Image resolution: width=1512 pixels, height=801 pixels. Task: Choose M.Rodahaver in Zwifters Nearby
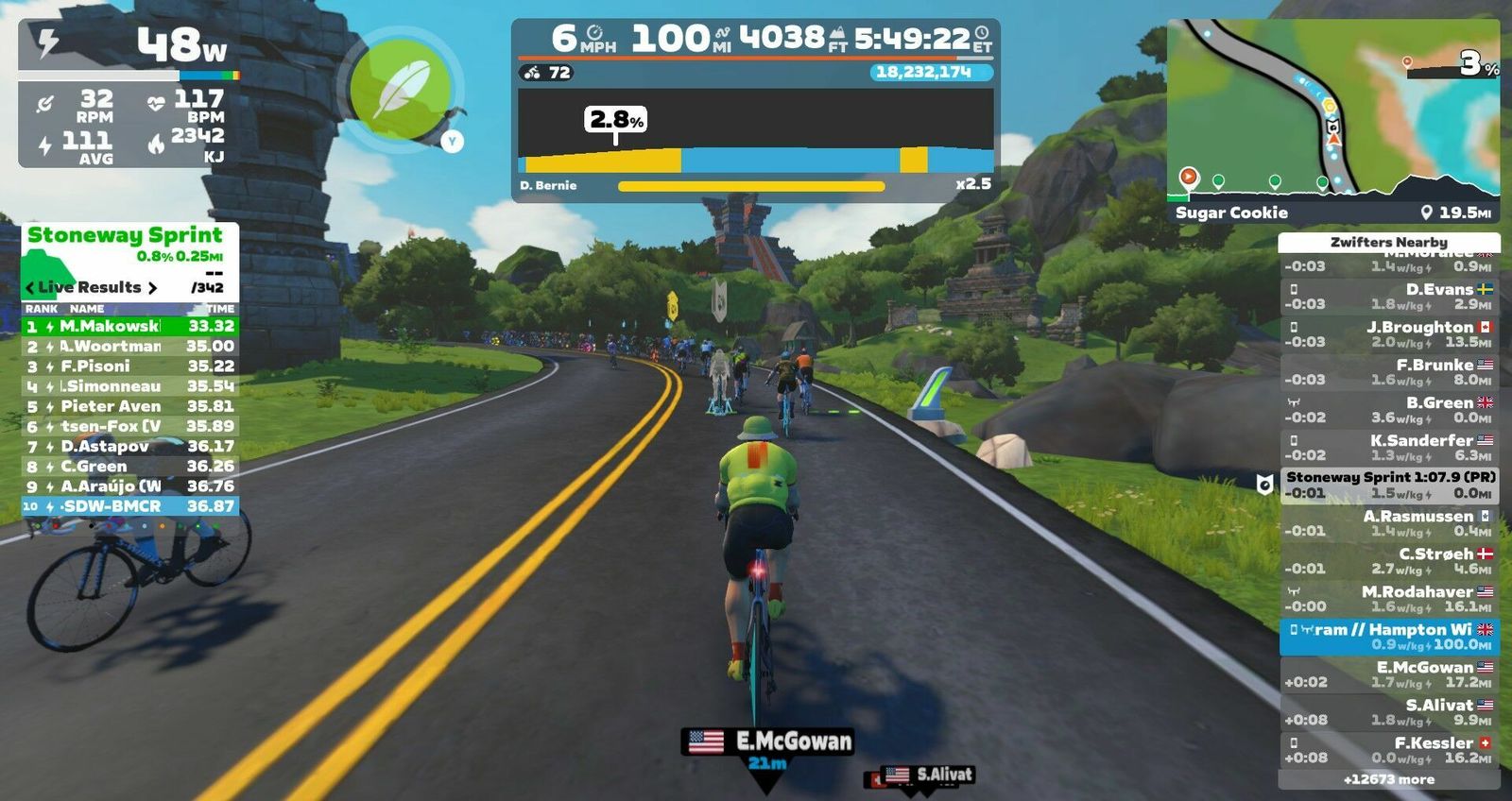[1389, 599]
